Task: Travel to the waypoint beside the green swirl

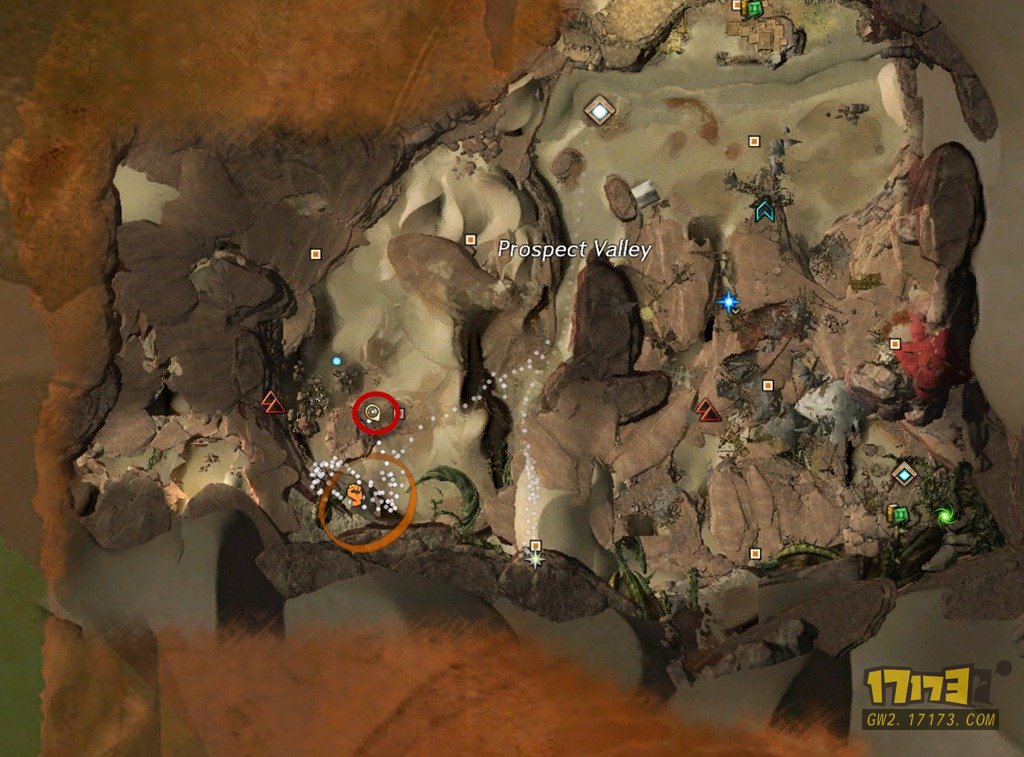Action: point(905,473)
